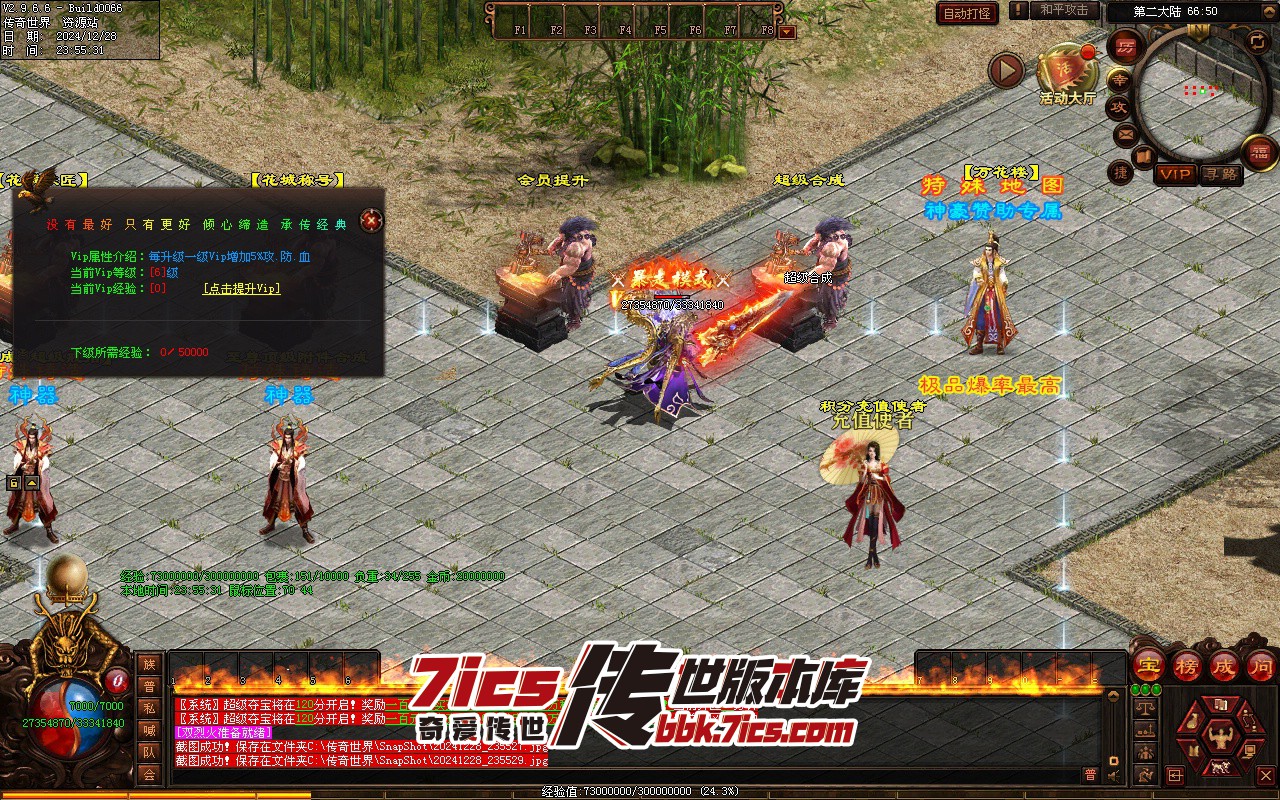Activate the 寻路 pathfinding button
Image resolution: width=1280 pixels, height=800 pixels.
click(1221, 174)
